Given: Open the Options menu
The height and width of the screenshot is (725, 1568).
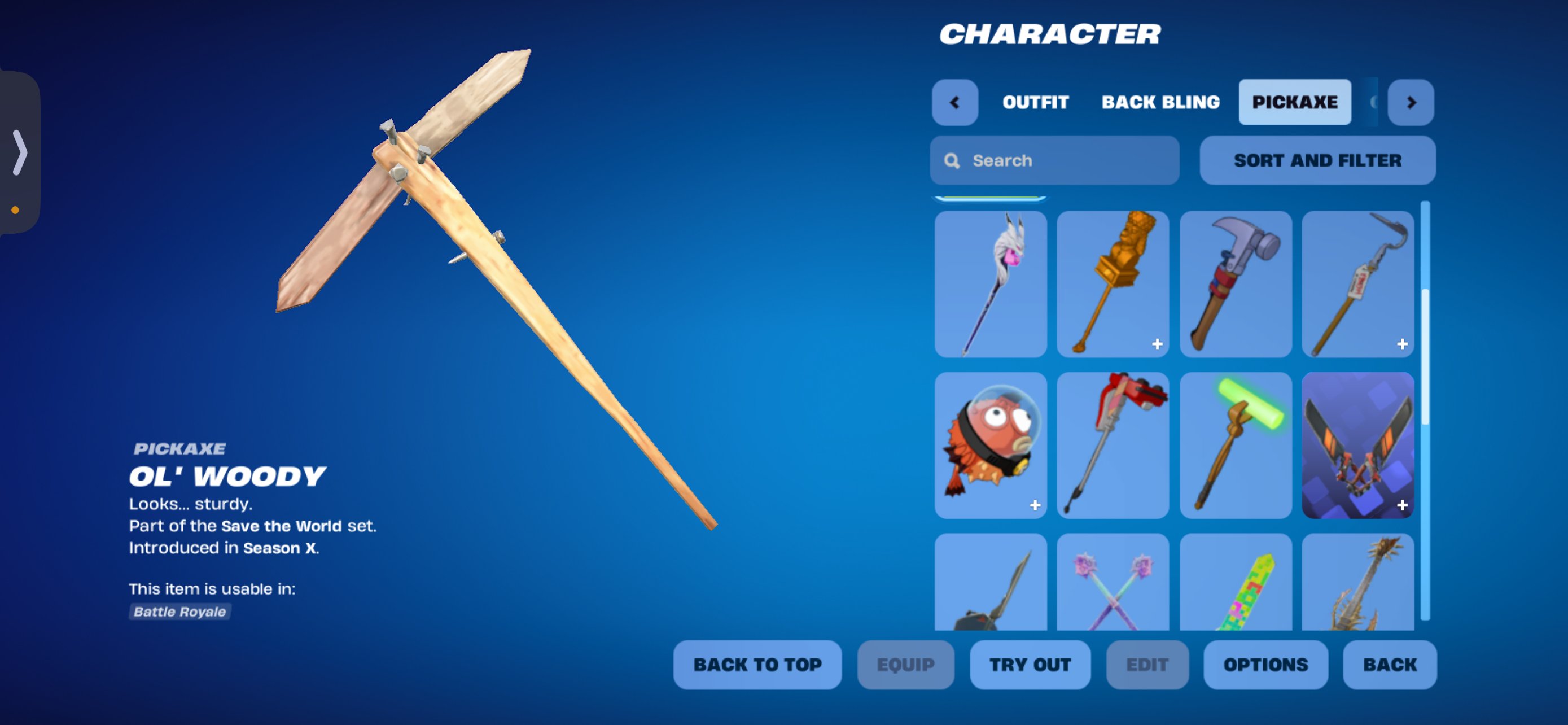Looking at the screenshot, I should tap(1265, 665).
